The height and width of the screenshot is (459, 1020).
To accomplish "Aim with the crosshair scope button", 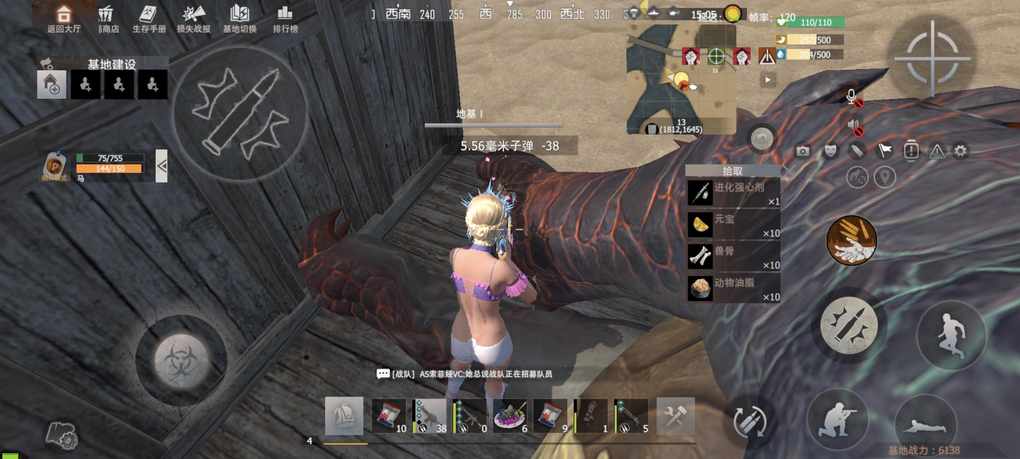I will (x=932, y=57).
